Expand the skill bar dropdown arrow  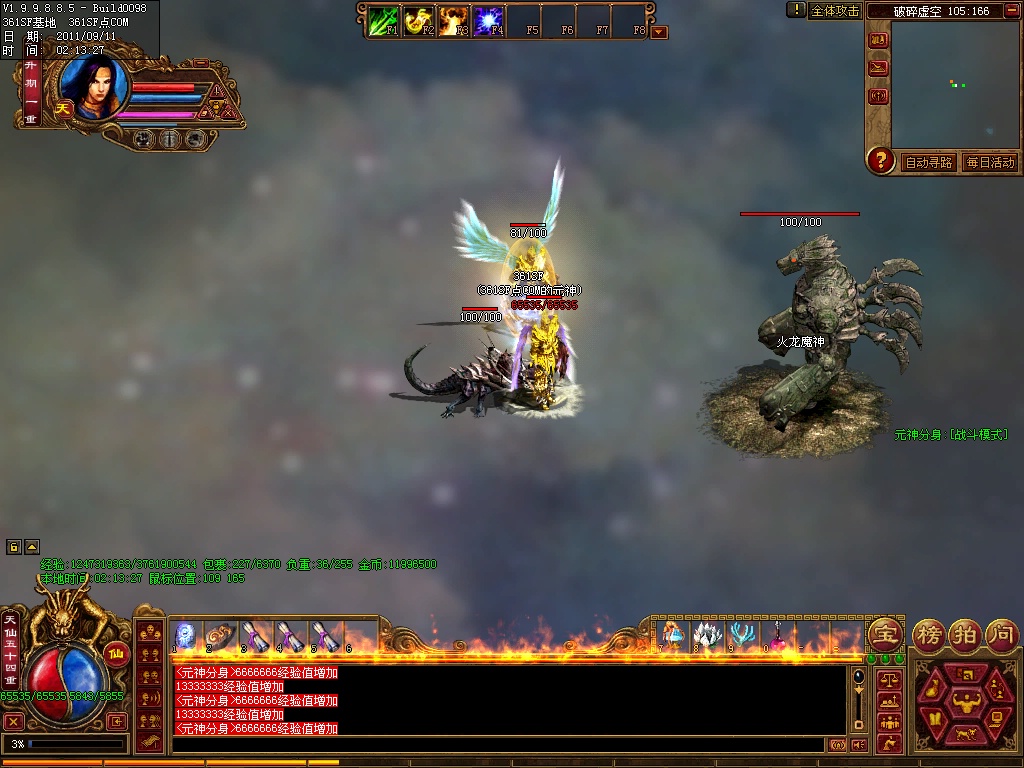659,32
